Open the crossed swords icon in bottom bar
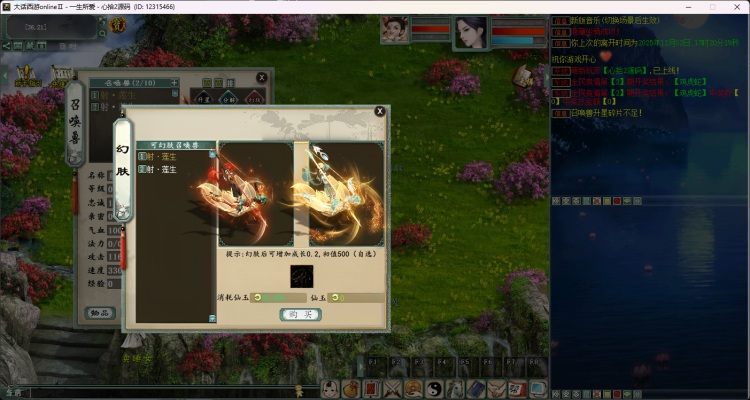750x400 pixels. tap(393, 389)
